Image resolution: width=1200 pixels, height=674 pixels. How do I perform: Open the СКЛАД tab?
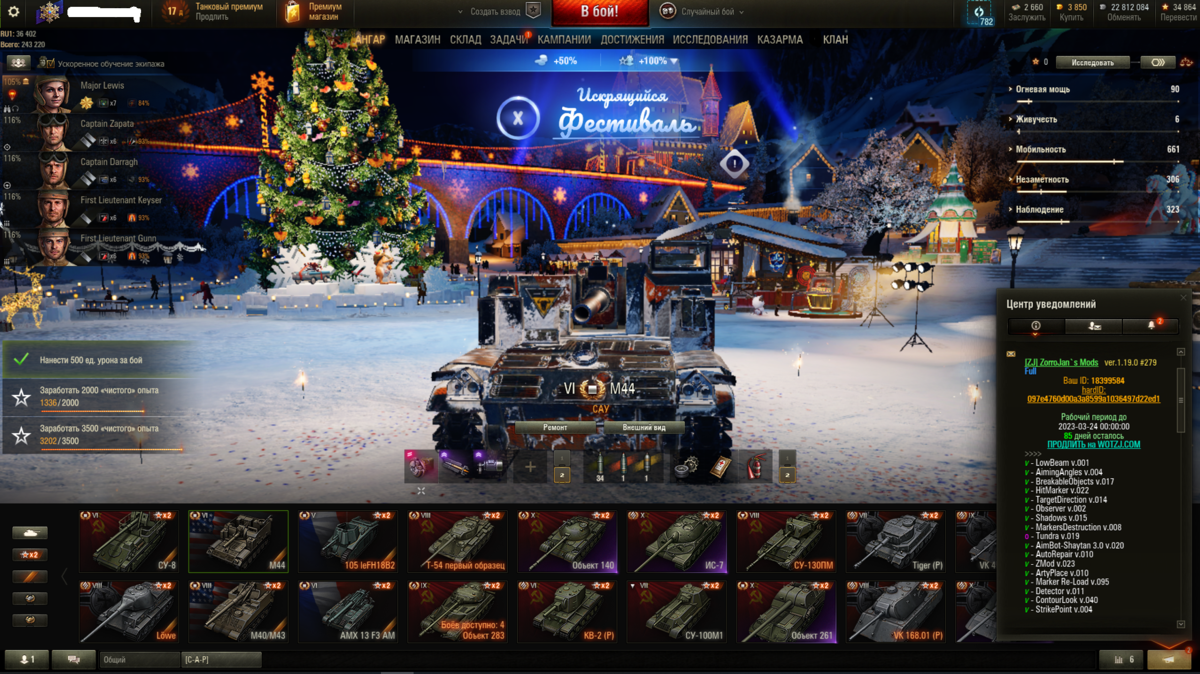[465, 40]
